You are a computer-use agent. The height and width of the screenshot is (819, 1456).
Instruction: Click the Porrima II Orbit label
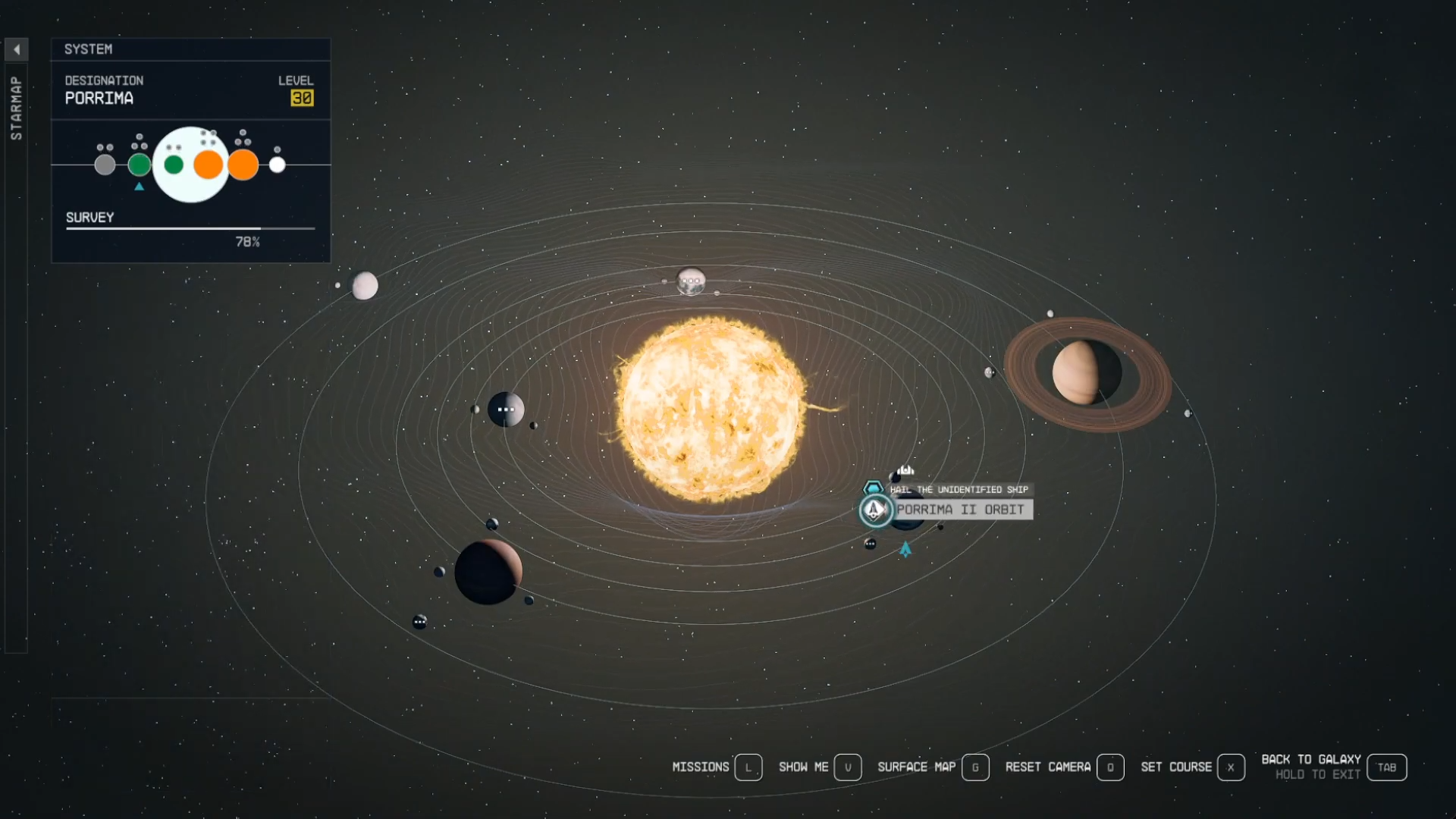(962, 510)
